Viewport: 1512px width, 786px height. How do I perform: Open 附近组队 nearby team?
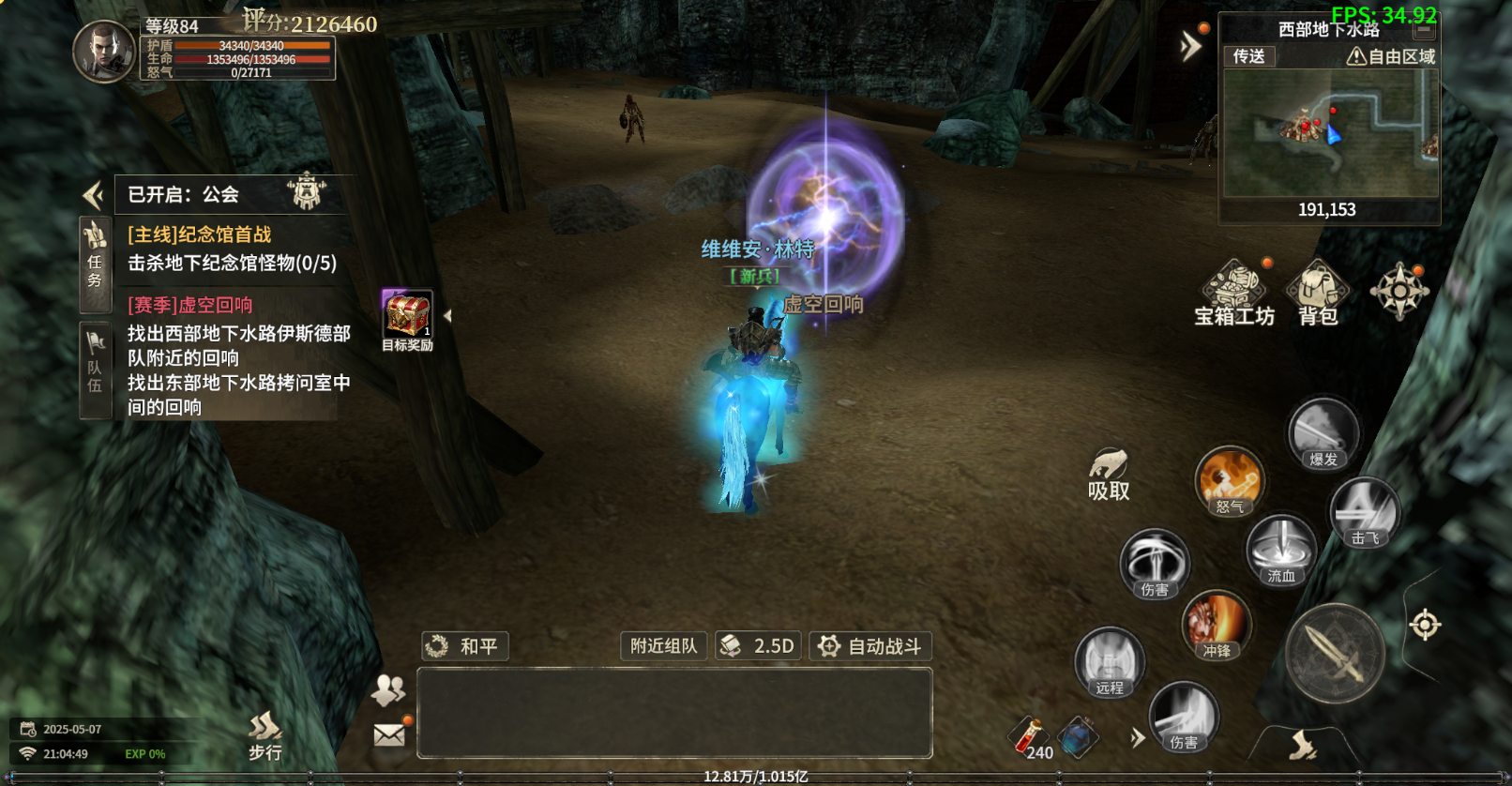click(x=663, y=646)
